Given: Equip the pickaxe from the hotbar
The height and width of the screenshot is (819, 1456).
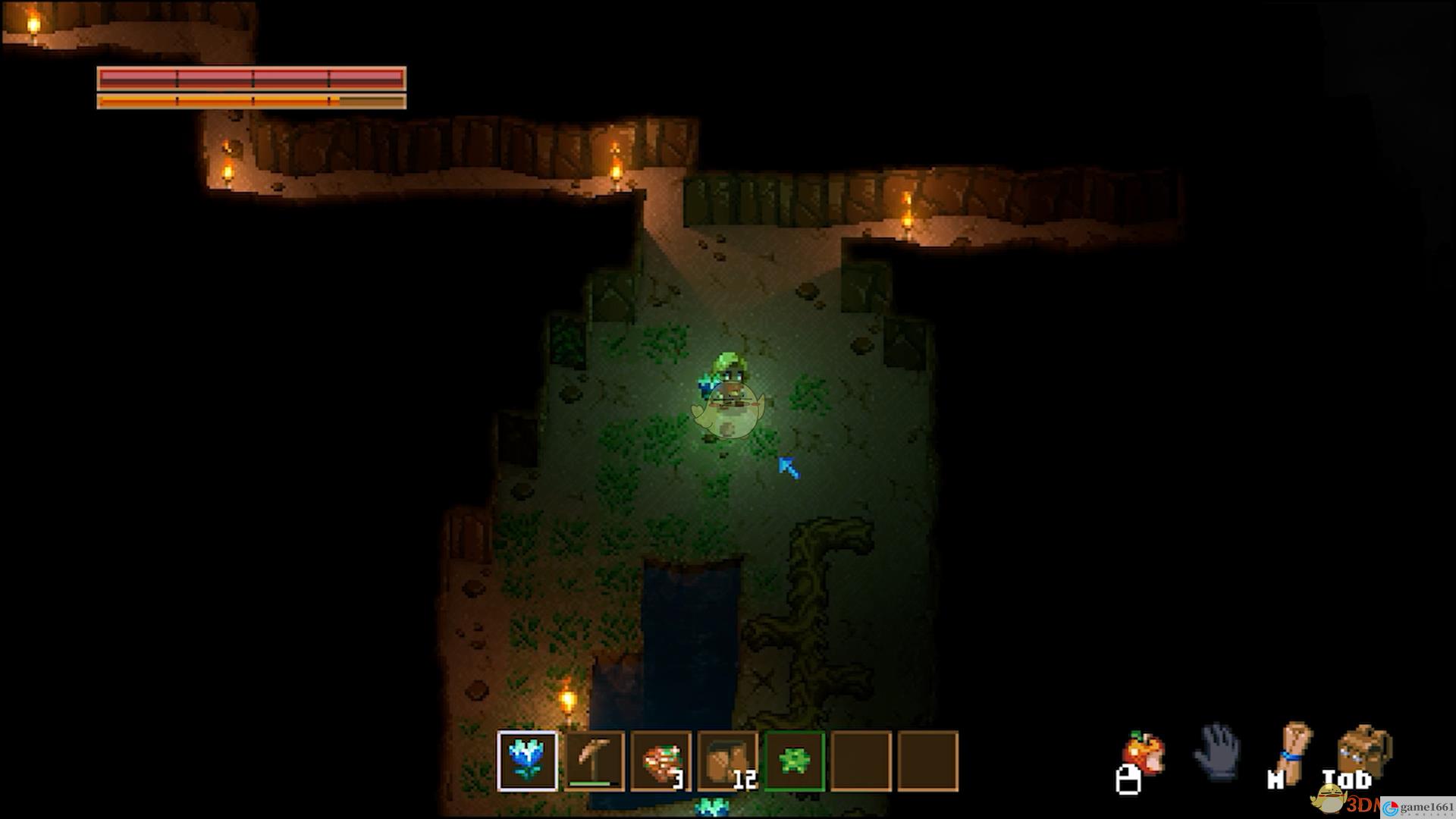Looking at the screenshot, I should 594,761.
